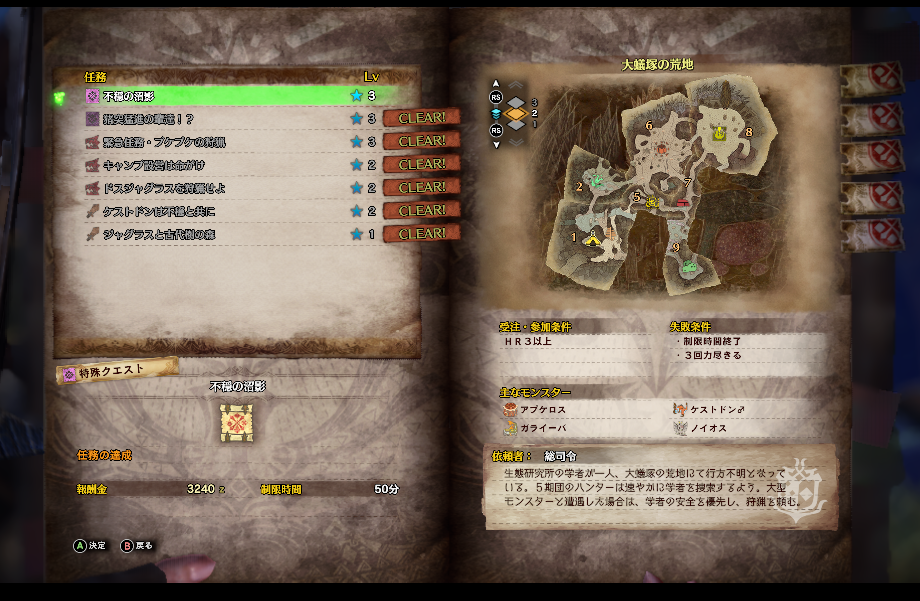Switch map floor using the layer selector
Screen dimensions: 920x601
pyautogui.click(x=515, y=114)
